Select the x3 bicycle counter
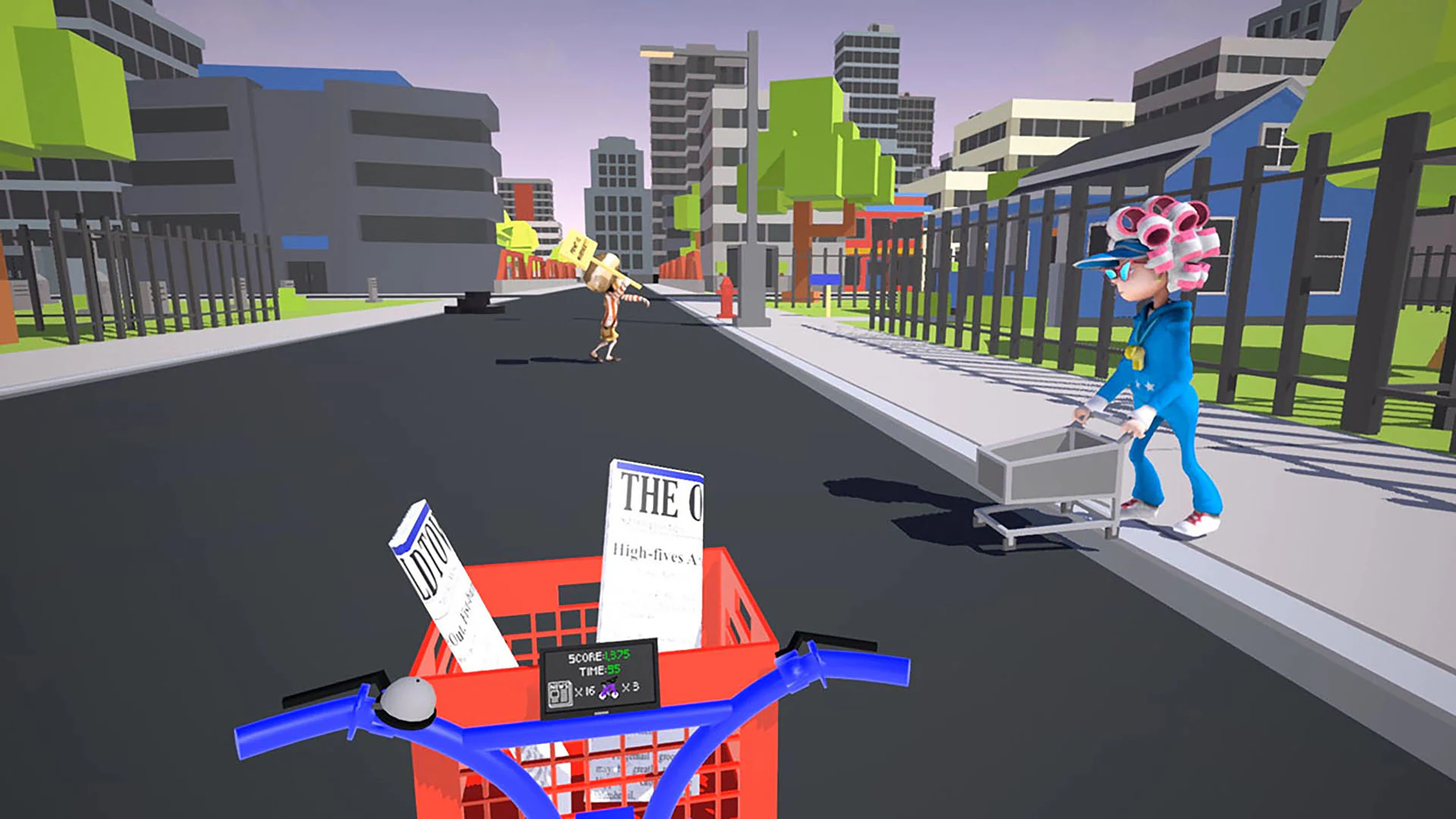This screenshot has height=819, width=1456. (x=632, y=689)
